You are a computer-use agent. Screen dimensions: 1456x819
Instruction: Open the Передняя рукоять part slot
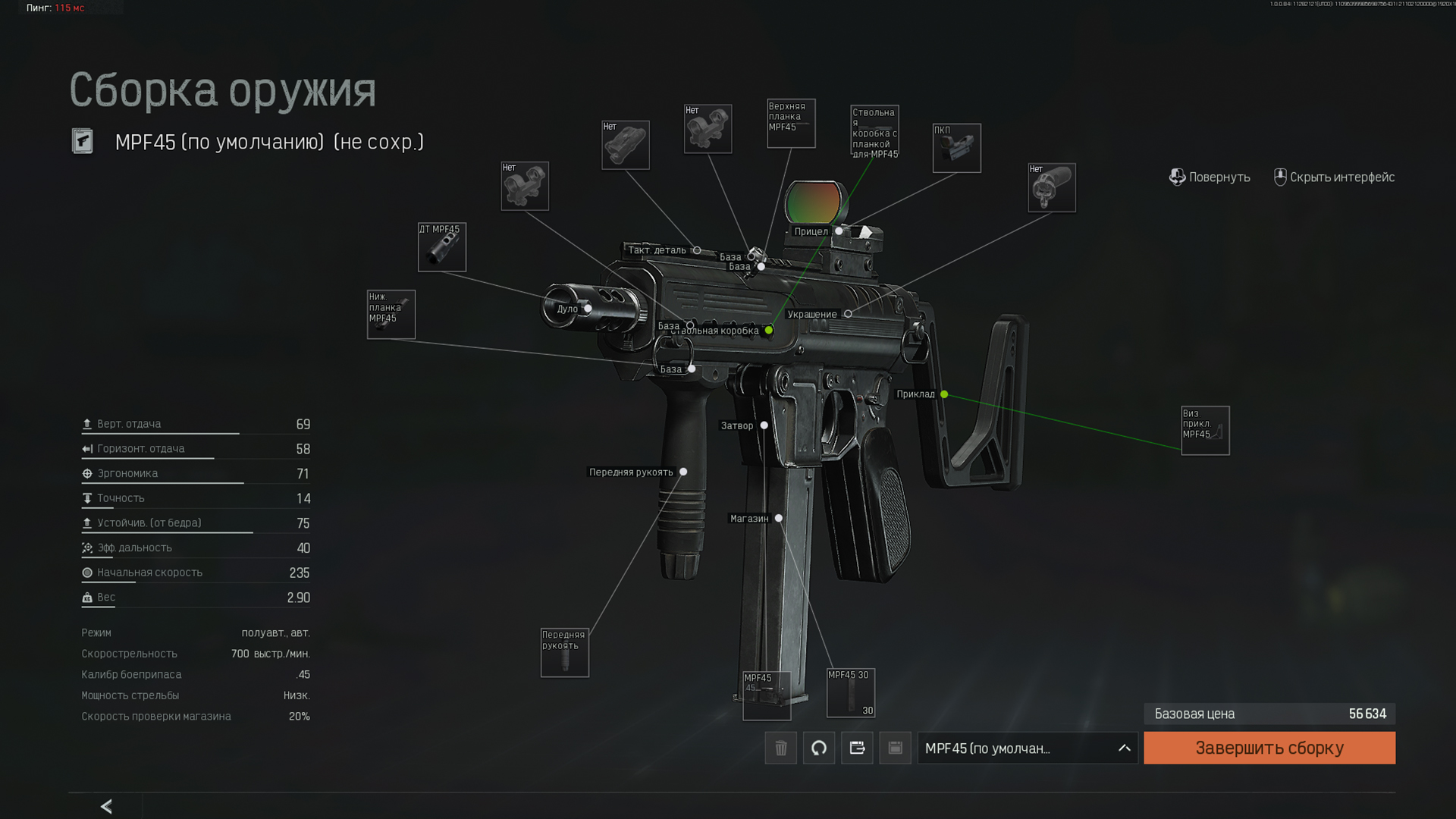564,652
